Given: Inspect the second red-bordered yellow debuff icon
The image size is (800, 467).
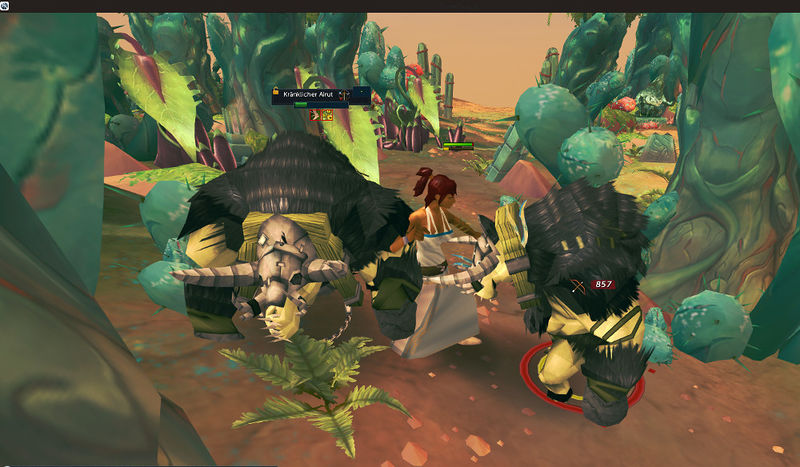Looking at the screenshot, I should coord(327,116).
